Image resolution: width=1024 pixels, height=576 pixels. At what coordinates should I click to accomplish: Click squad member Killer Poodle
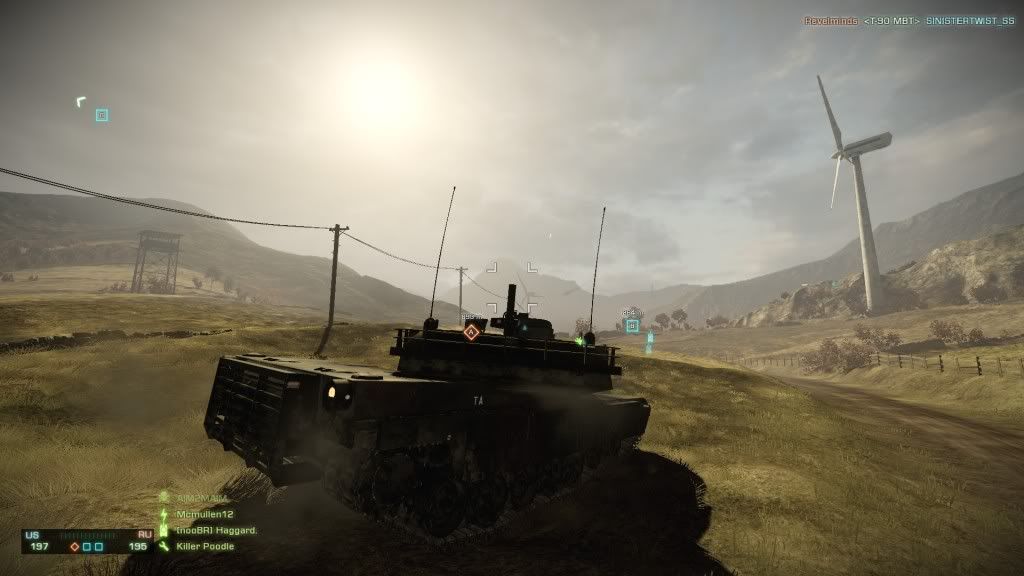[x=203, y=547]
